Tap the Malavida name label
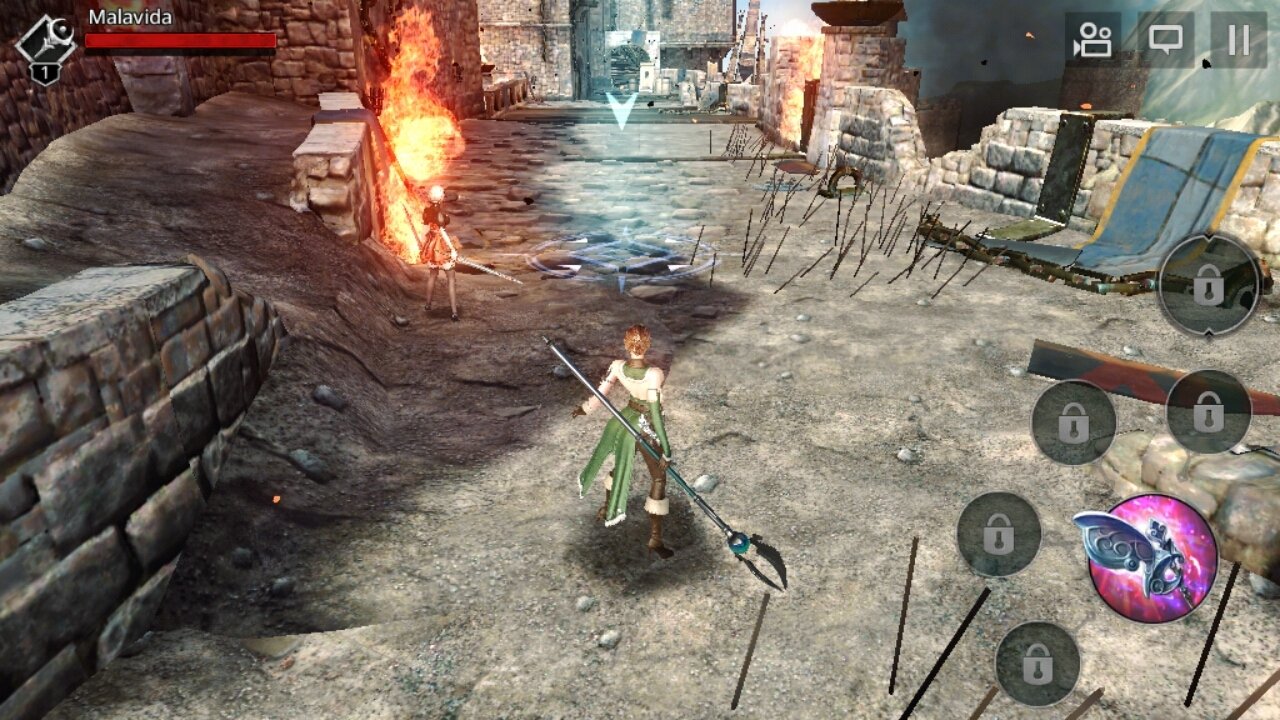 click(130, 17)
